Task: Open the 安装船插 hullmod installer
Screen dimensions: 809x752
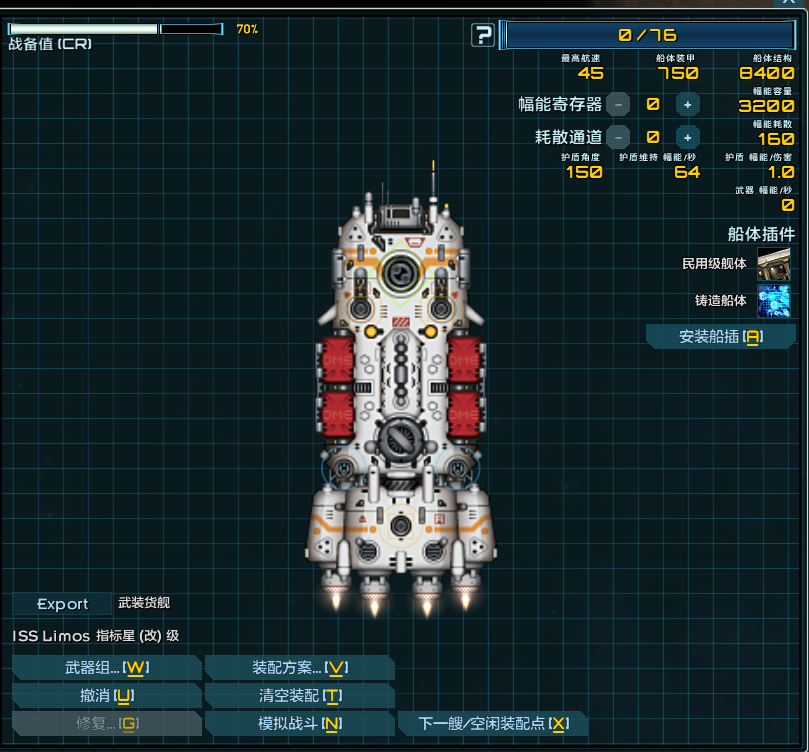Action: pos(720,337)
